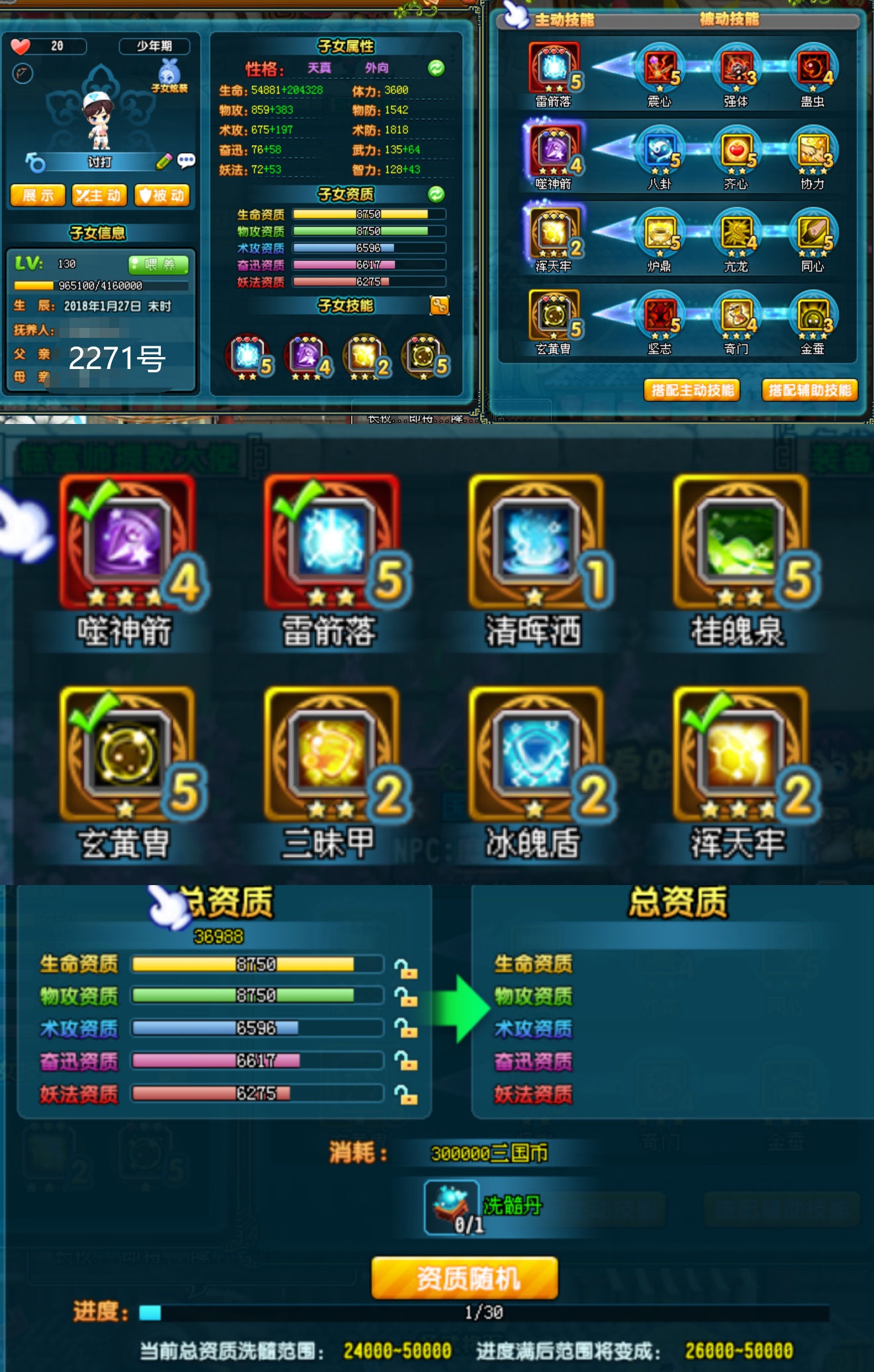Toggle the lock for 生命资质

406,969
